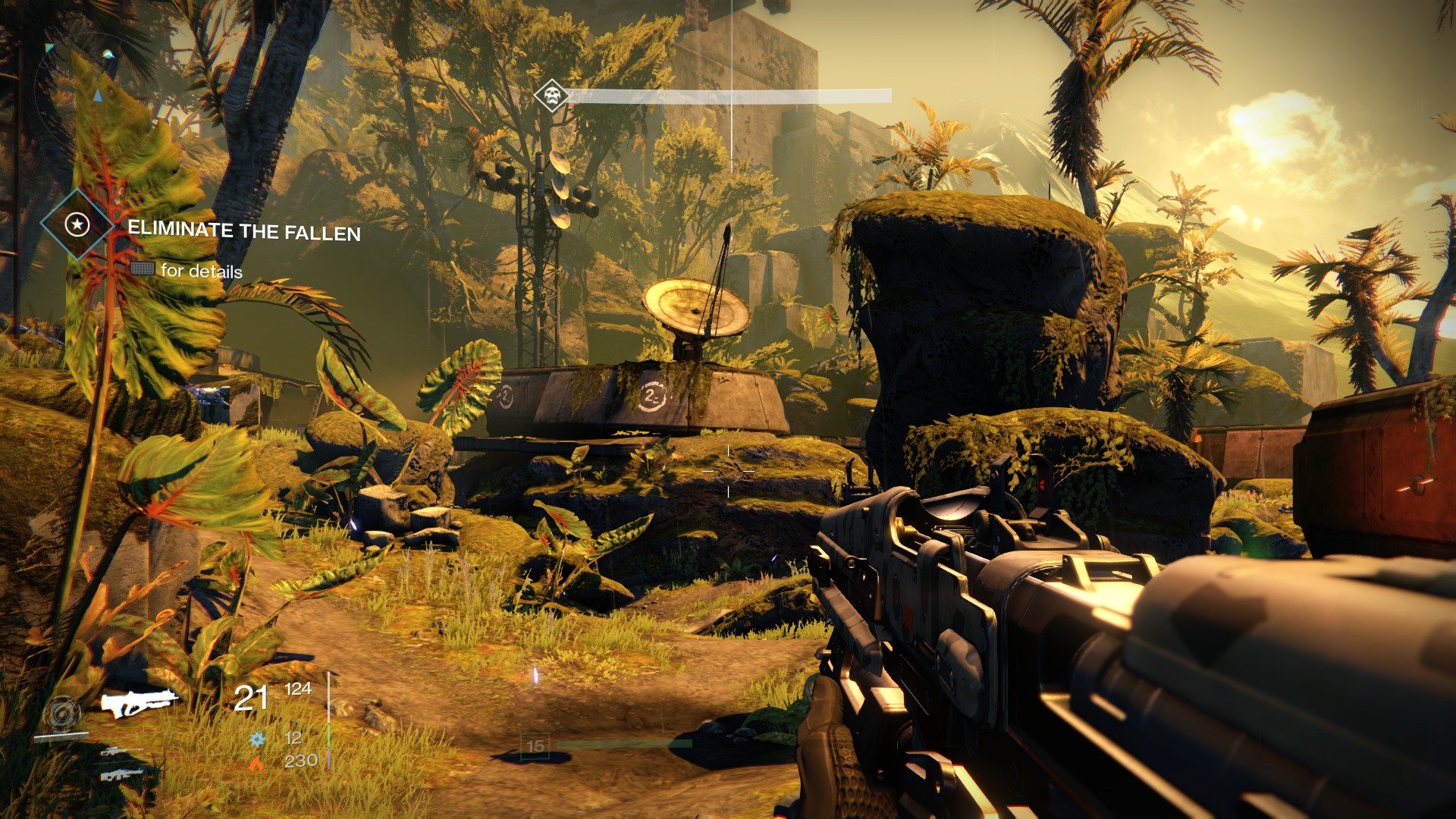The image size is (1456, 819).
Task: Click the blue grenade ability icon
Action: click(257, 739)
